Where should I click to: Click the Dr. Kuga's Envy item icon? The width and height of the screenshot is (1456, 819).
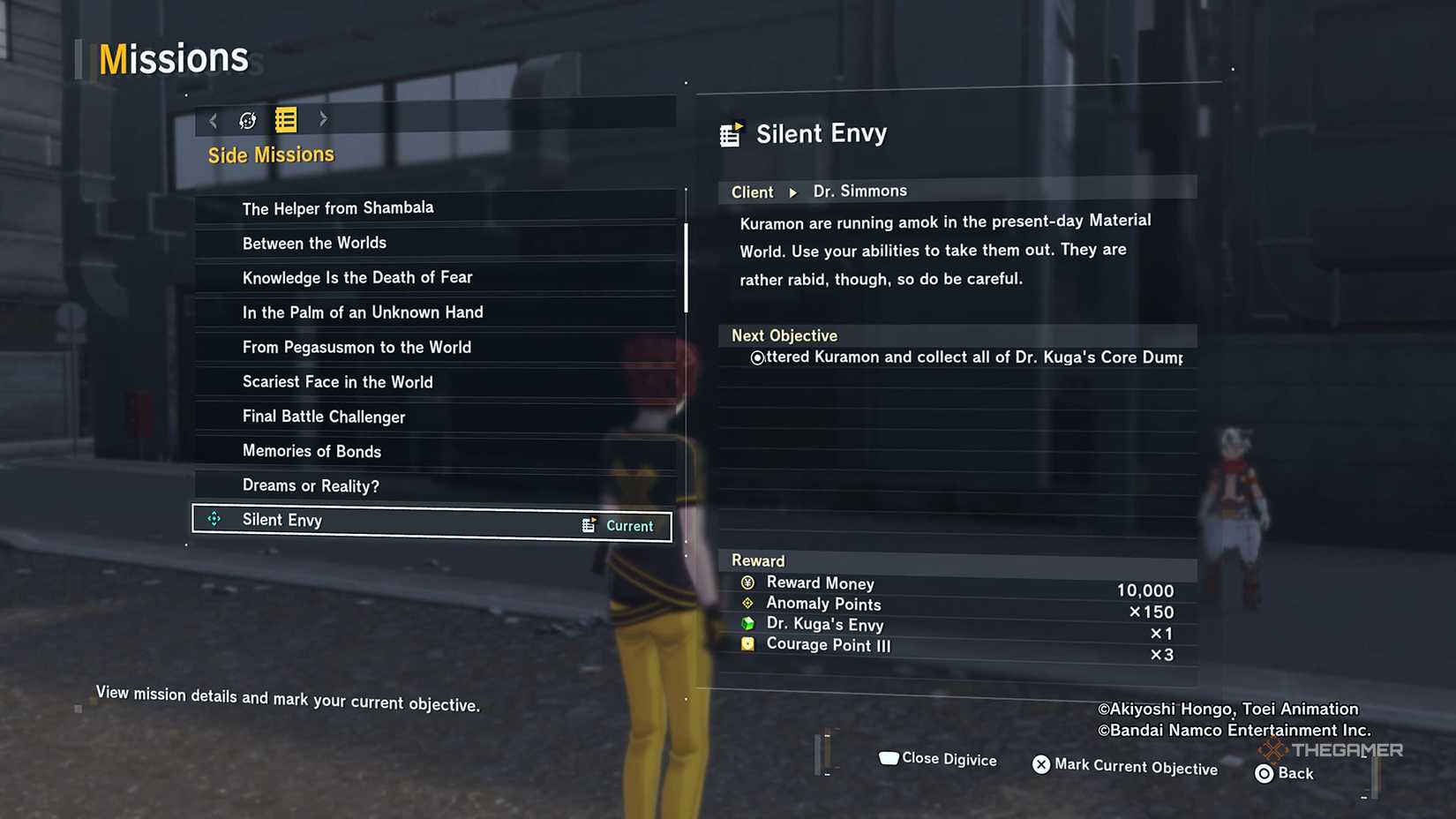point(747,624)
